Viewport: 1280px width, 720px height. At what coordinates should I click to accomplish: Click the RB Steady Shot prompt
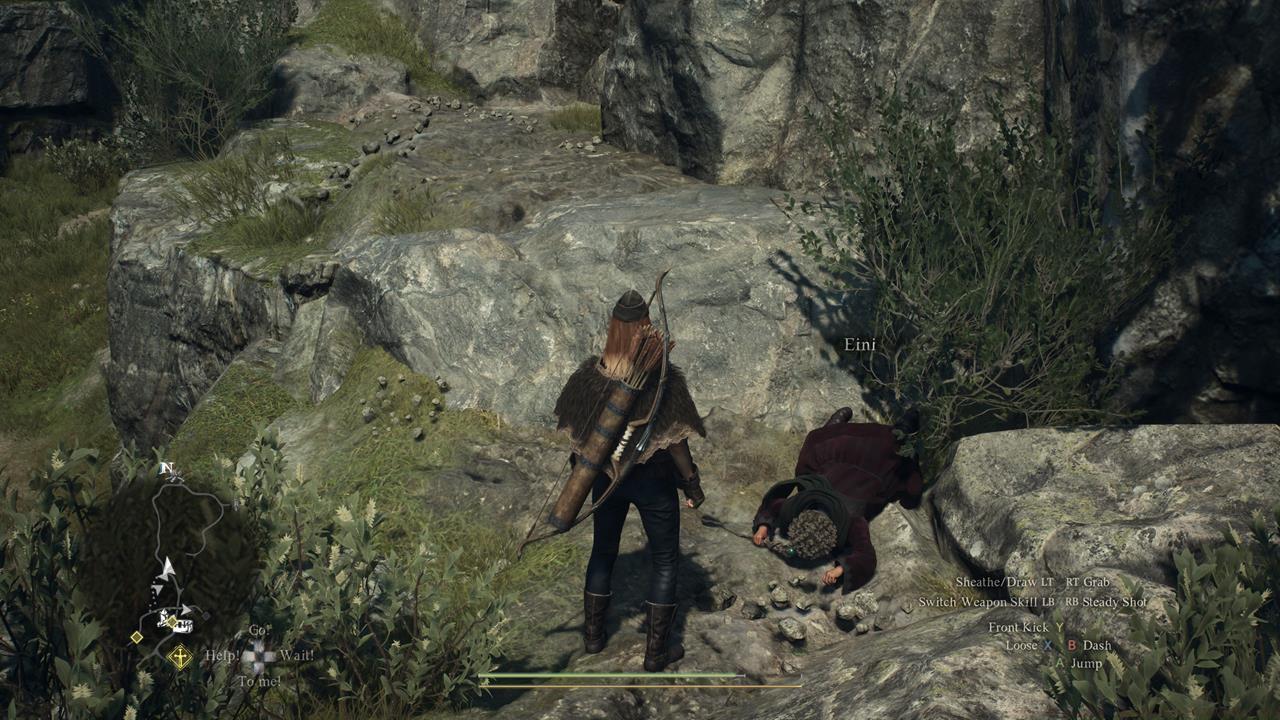point(1106,602)
